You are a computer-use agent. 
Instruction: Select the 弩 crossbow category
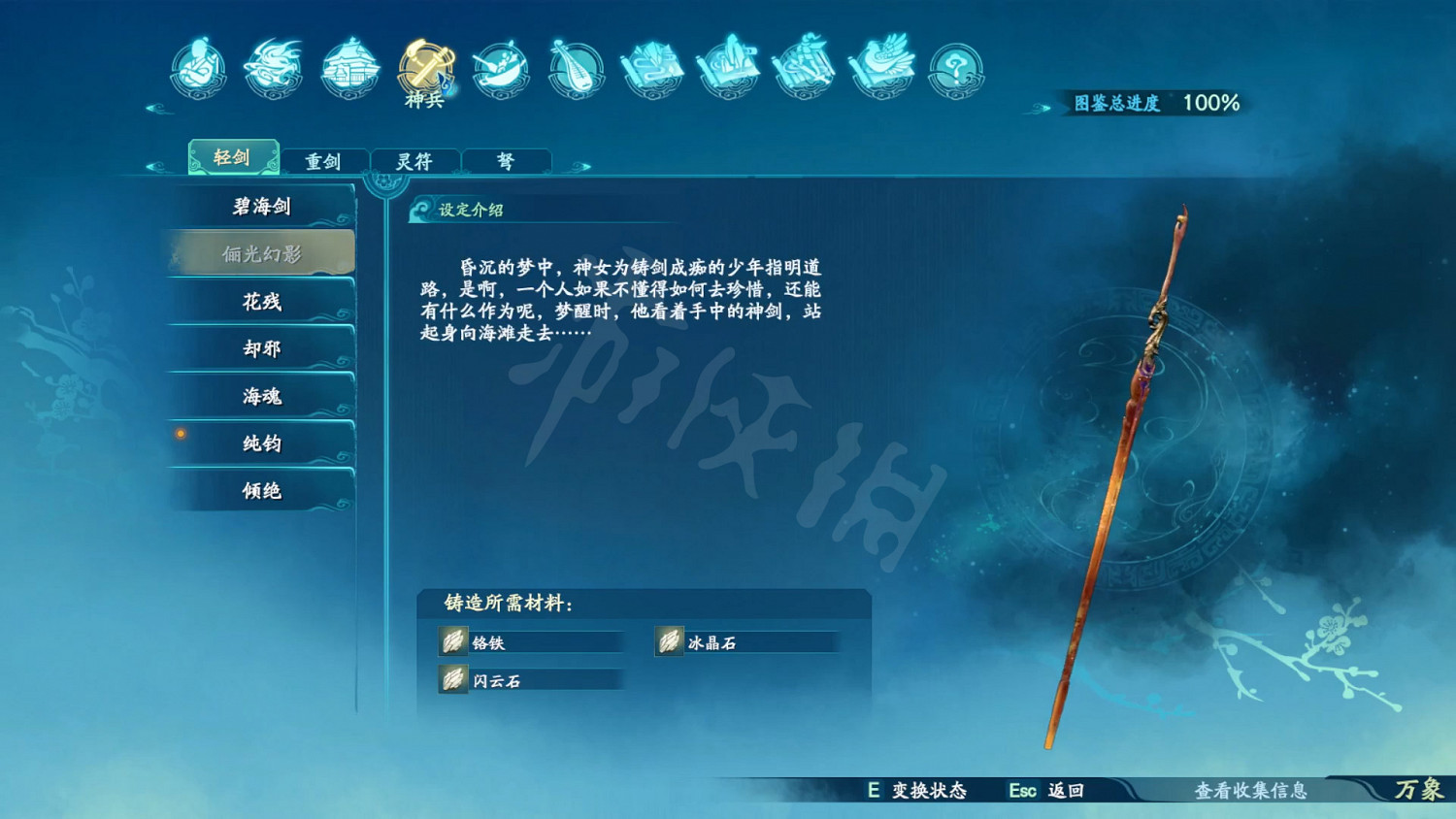click(506, 160)
